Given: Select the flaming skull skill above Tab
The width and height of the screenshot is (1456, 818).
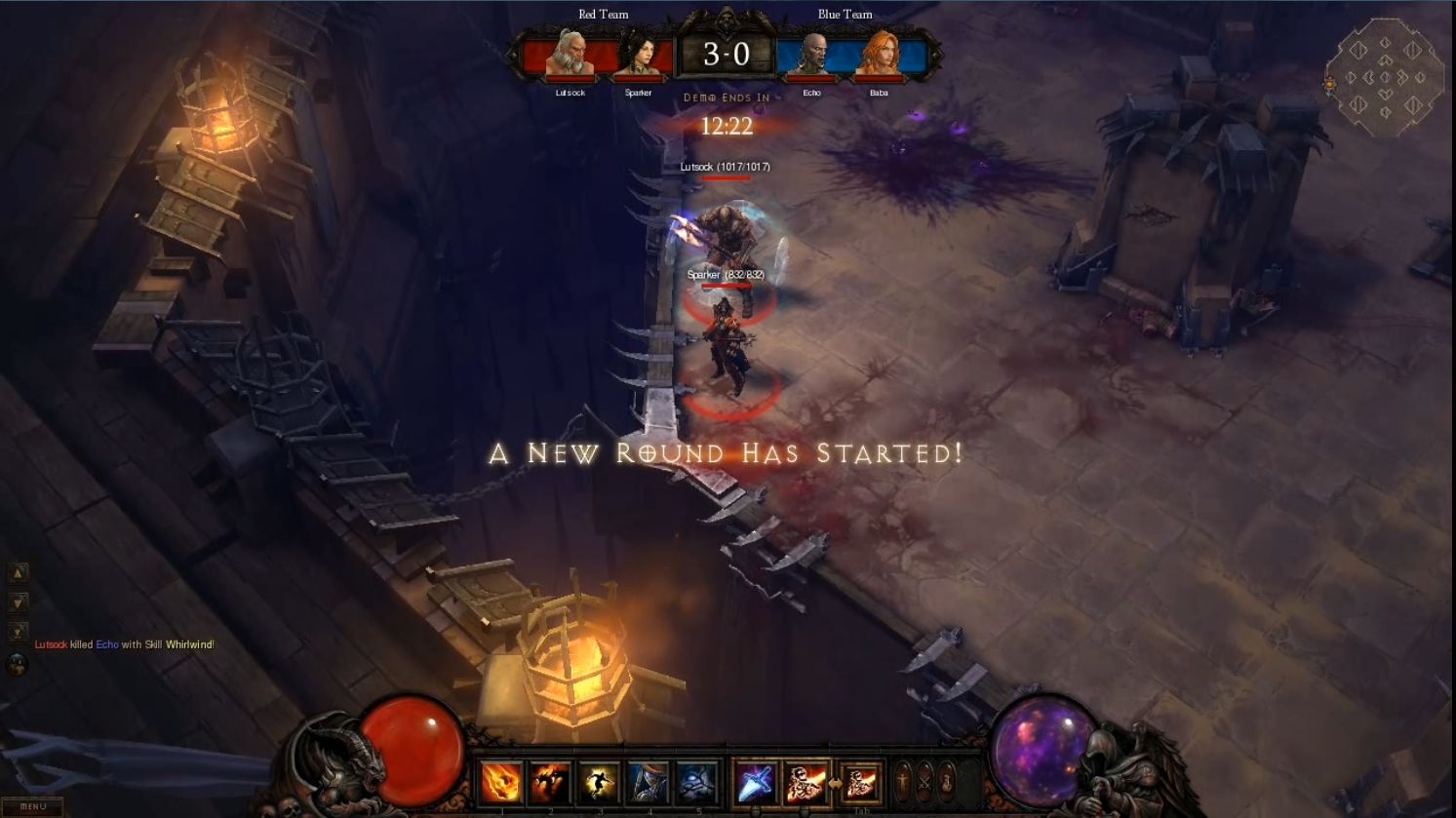Looking at the screenshot, I should [860, 782].
